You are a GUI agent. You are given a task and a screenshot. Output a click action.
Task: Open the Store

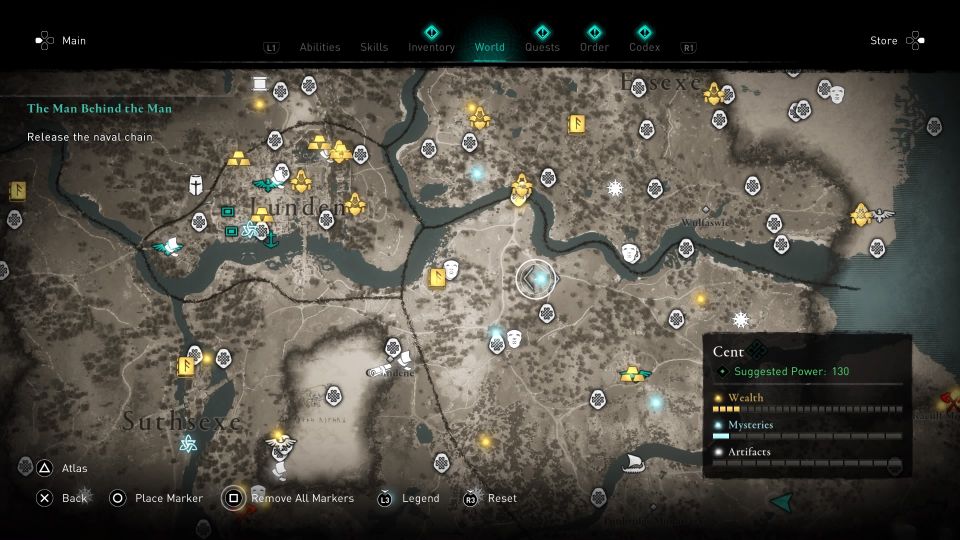(x=884, y=41)
